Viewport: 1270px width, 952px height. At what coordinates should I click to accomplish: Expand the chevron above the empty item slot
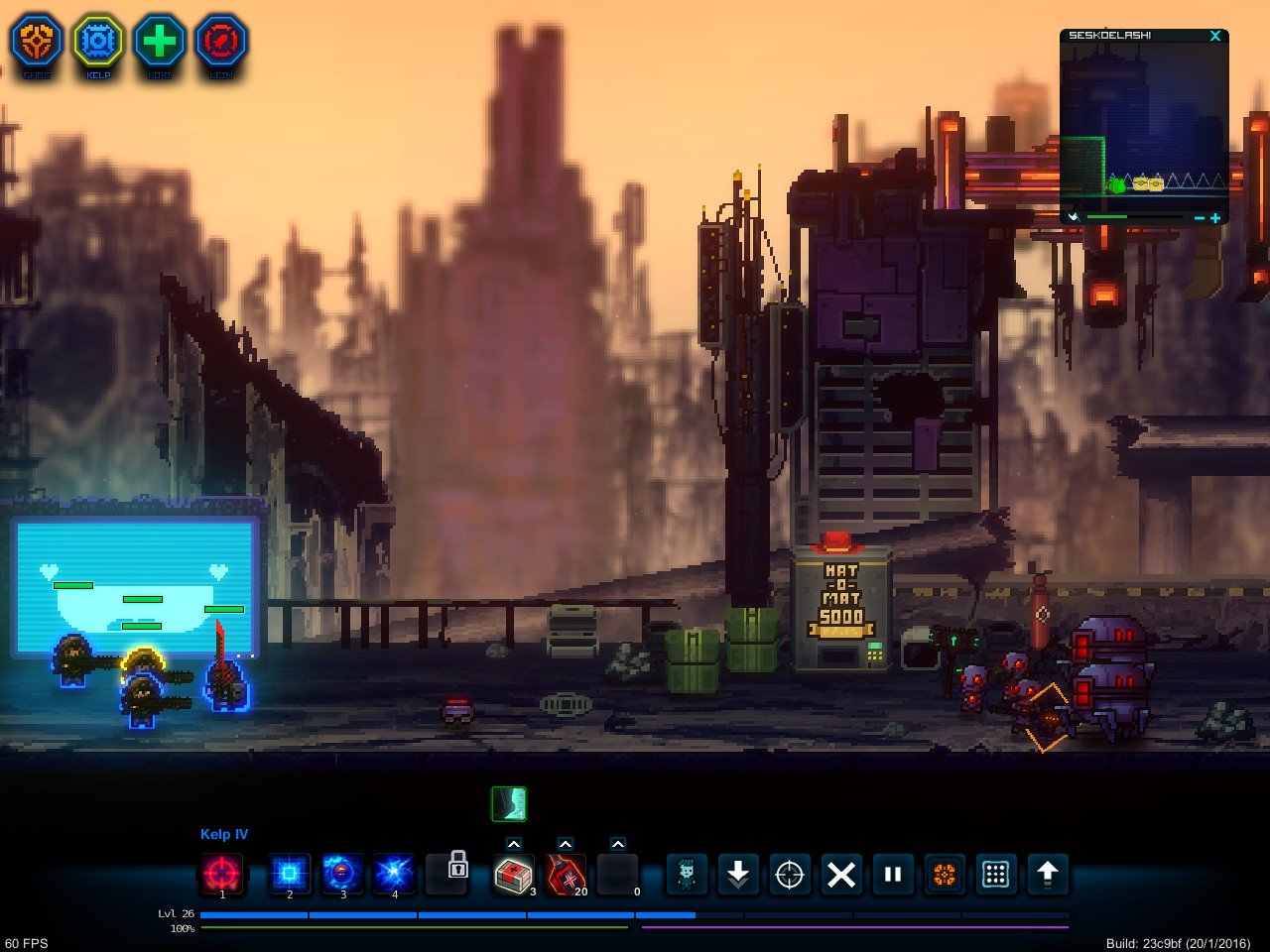[x=617, y=845]
